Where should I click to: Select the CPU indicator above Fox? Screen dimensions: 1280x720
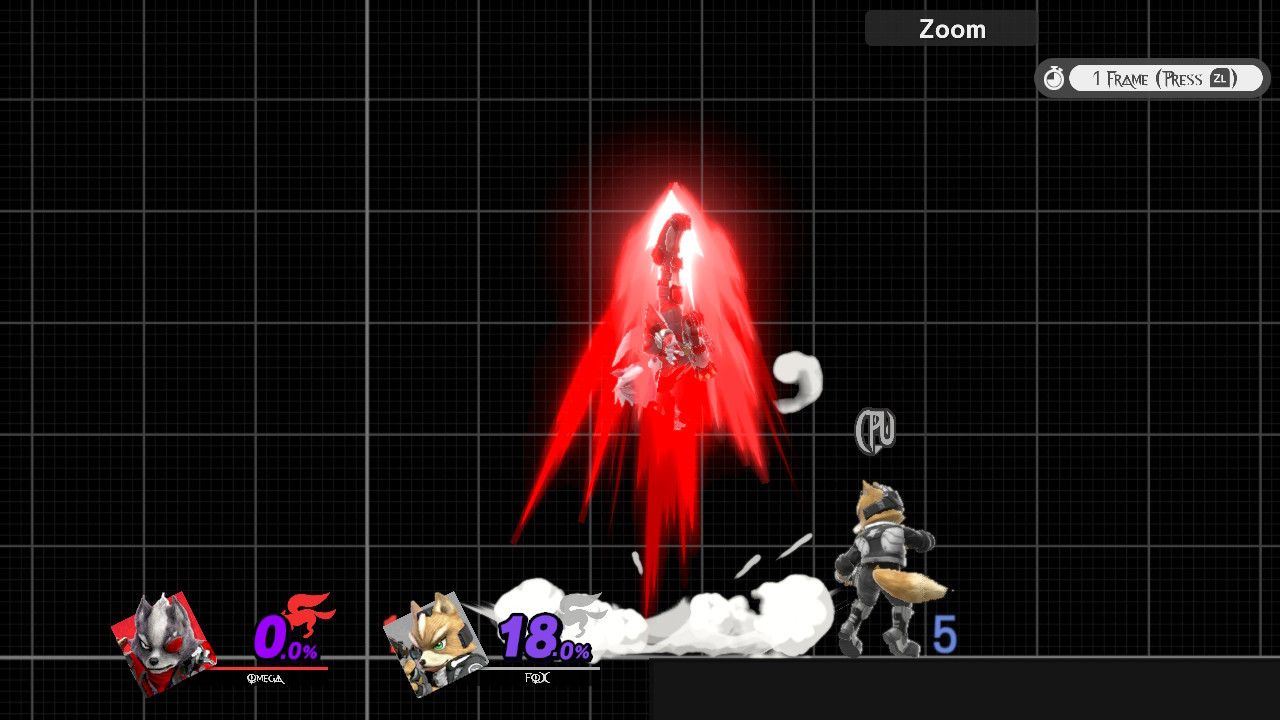[875, 430]
